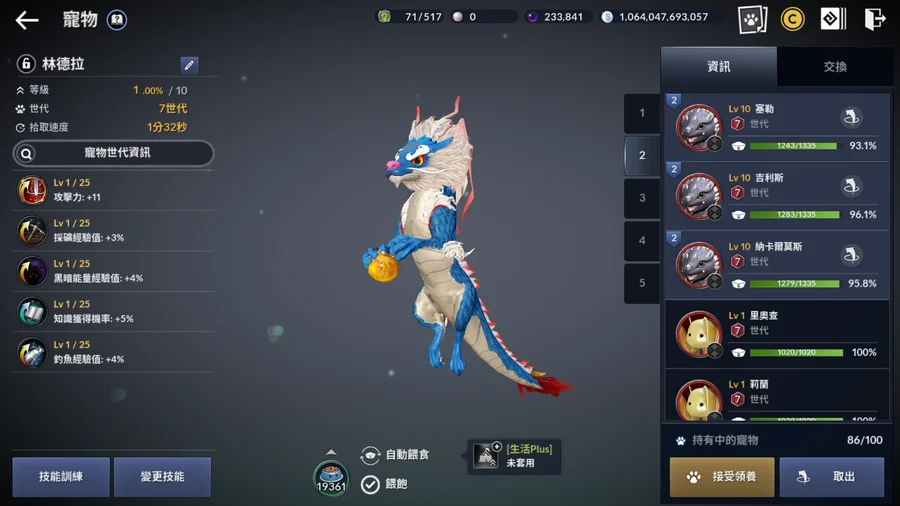
Task: Exit via the door icon
Action: [874, 18]
